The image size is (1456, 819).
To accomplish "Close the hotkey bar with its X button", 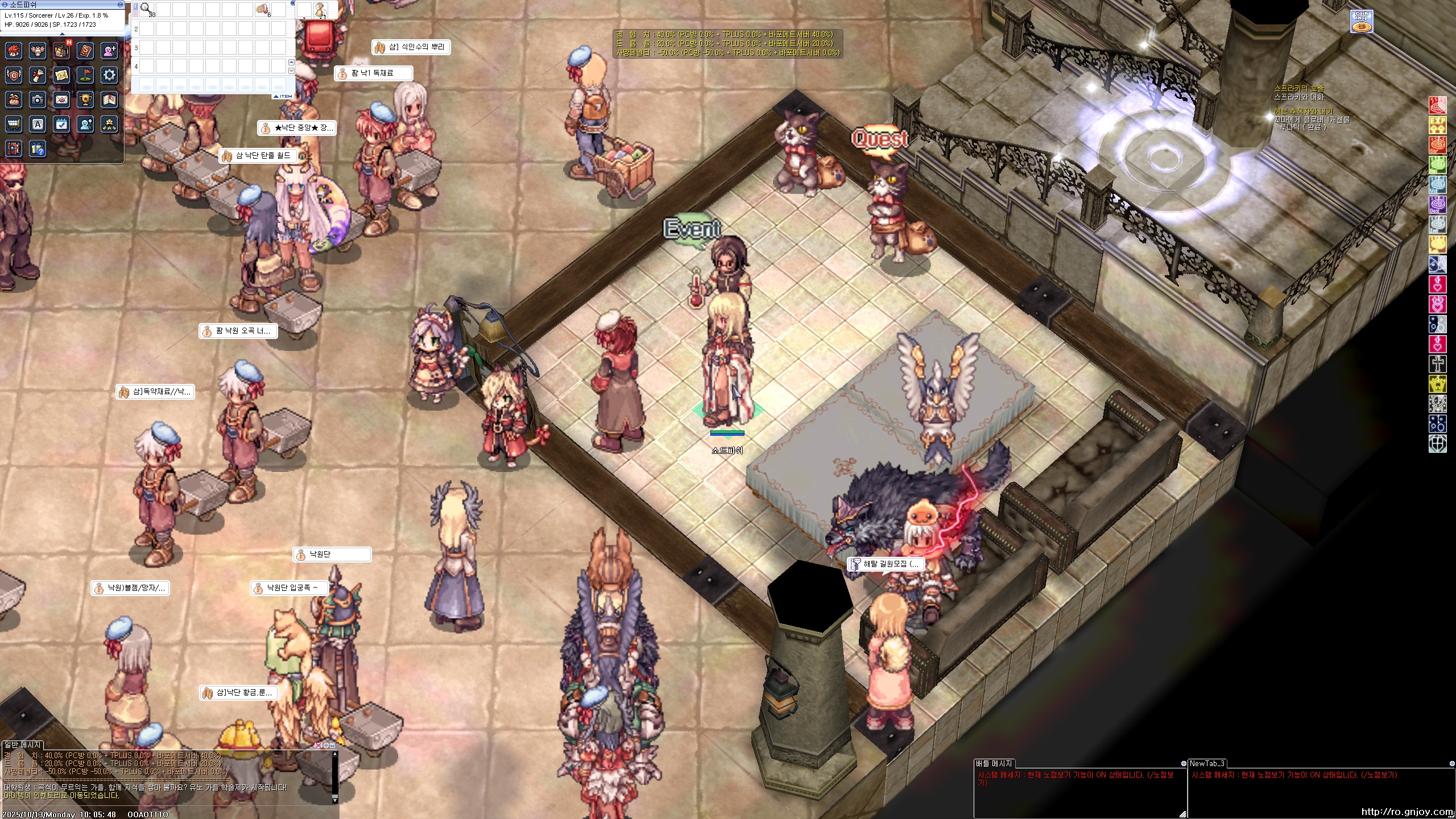I will [293, 3].
